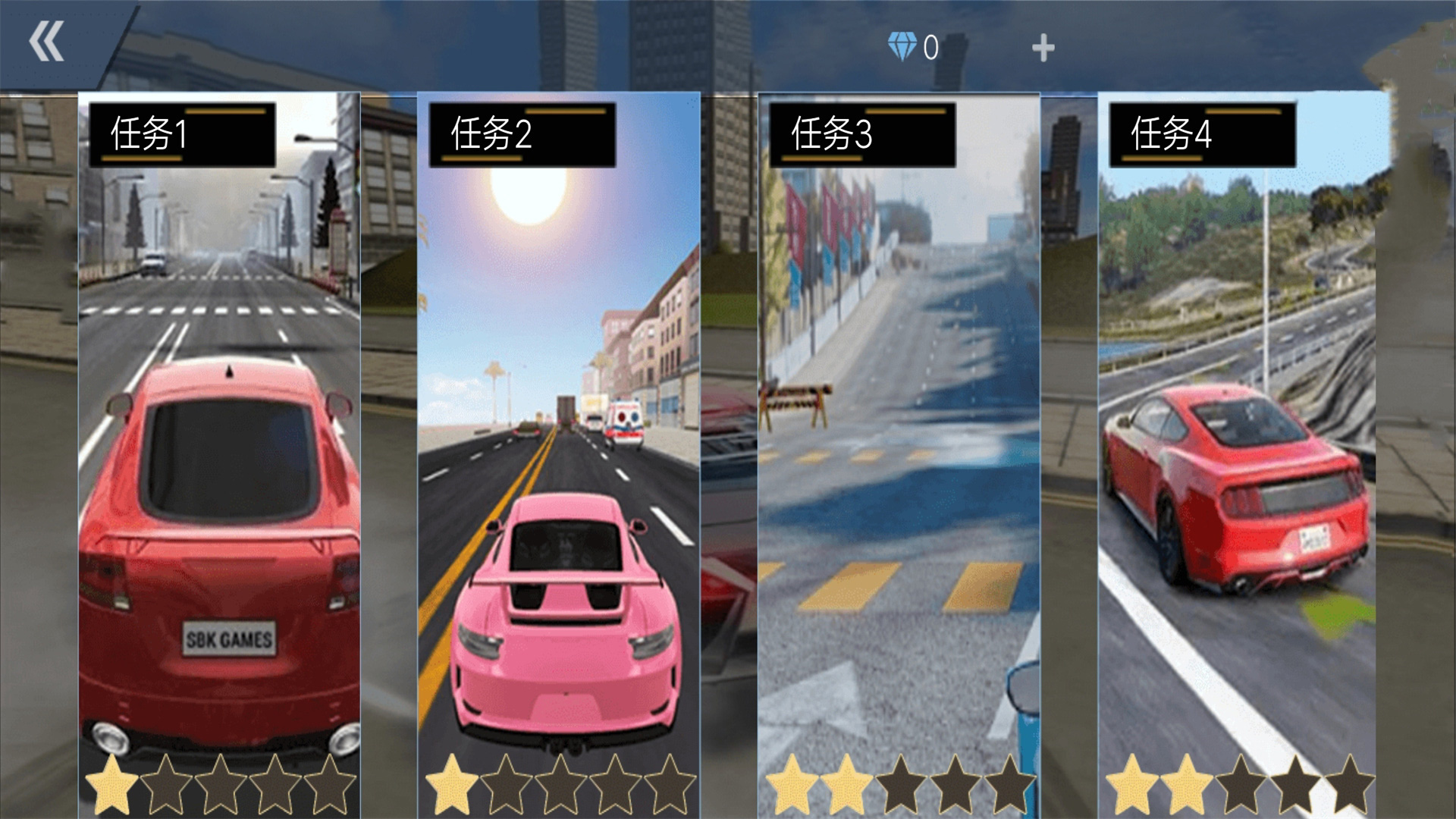Add diamonds with the plus button

coord(1043,49)
